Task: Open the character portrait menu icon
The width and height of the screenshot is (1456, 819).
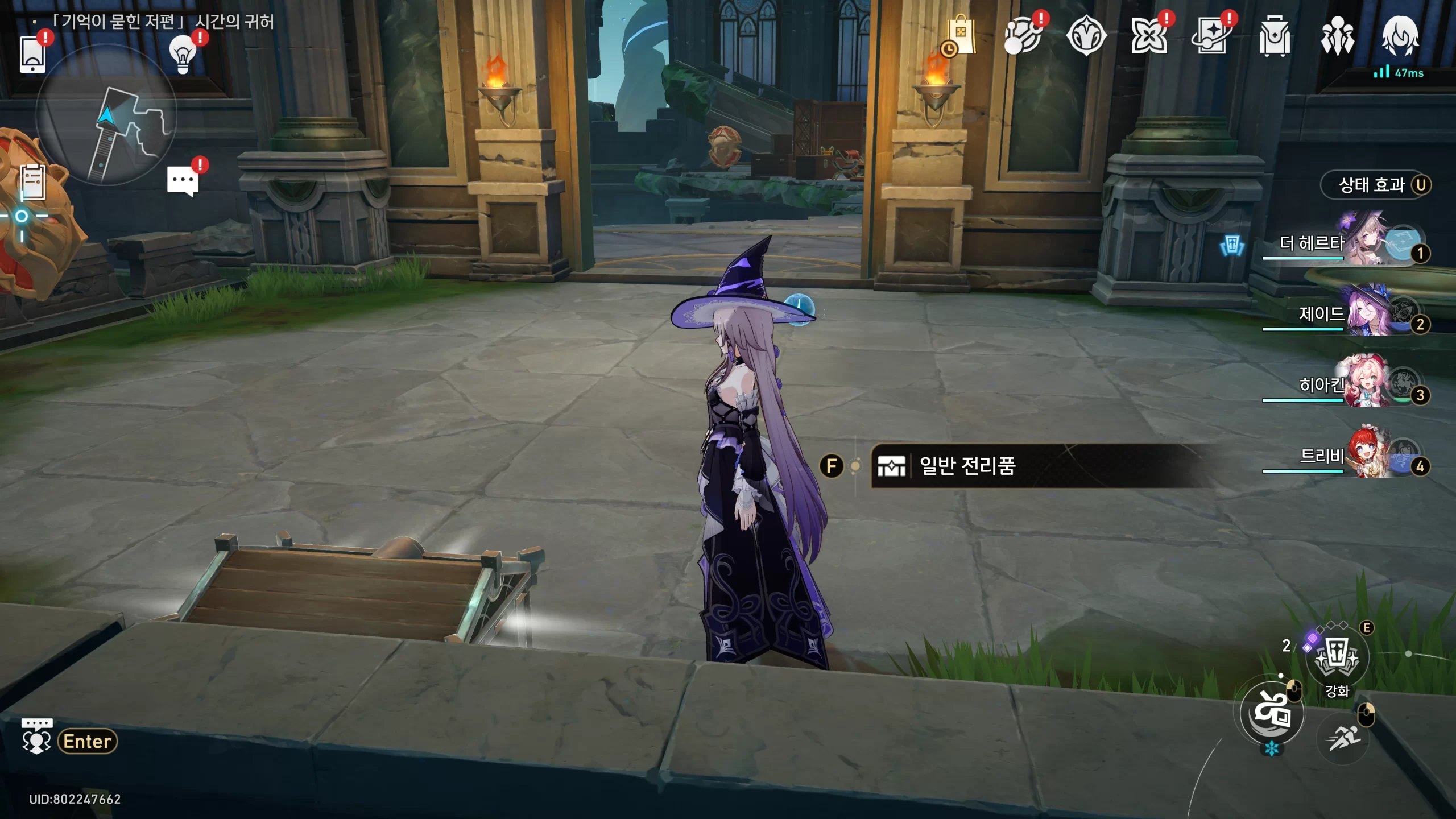Action: point(1400,36)
